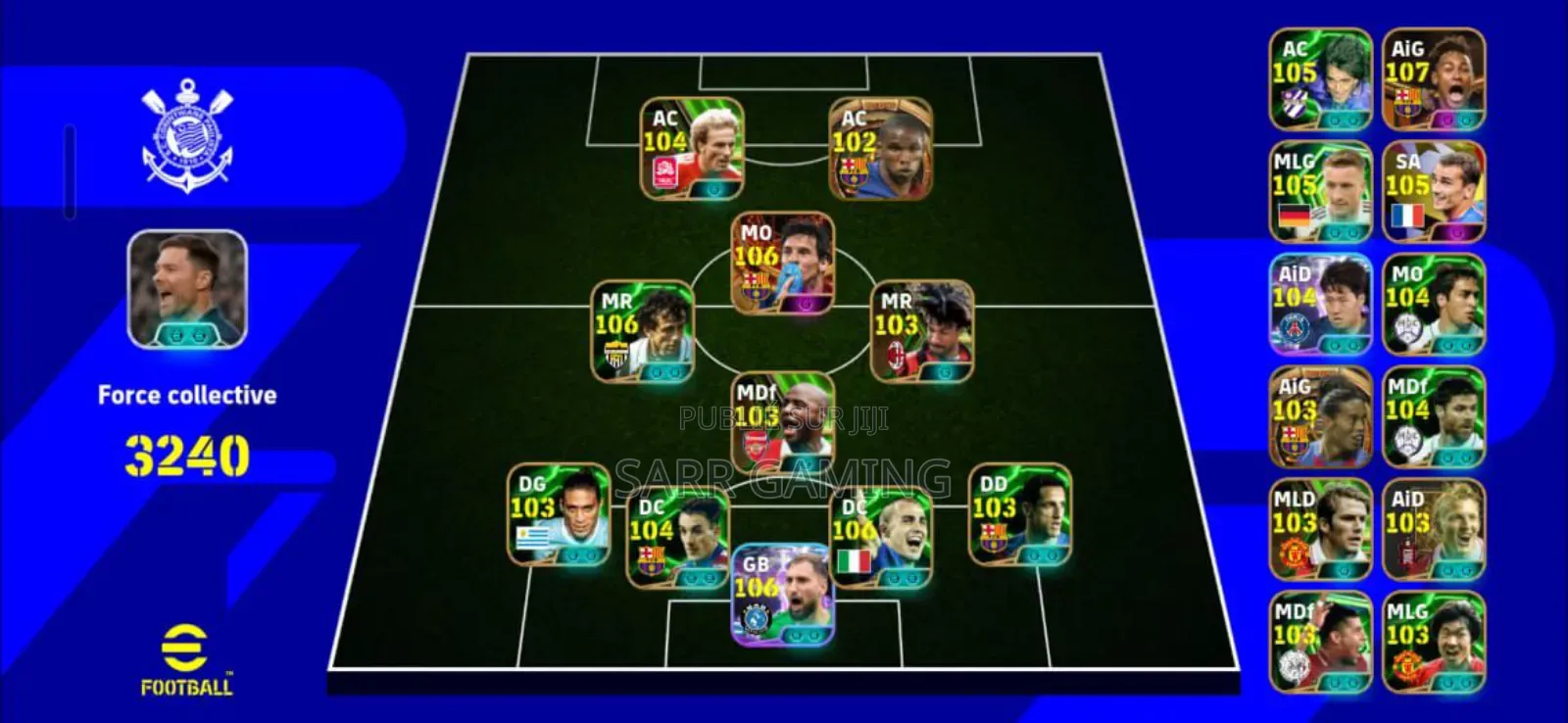
Task: Select the MR 103 midfielder card
Action: pyautogui.click(x=922, y=332)
